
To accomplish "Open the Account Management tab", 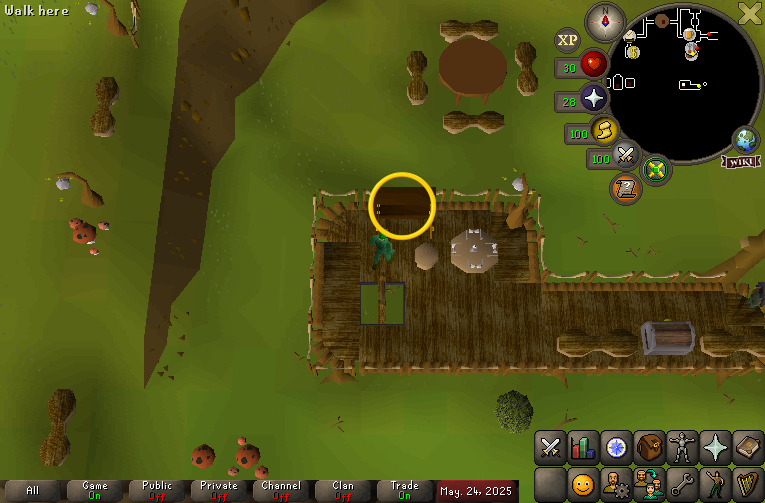I will pos(615,485).
